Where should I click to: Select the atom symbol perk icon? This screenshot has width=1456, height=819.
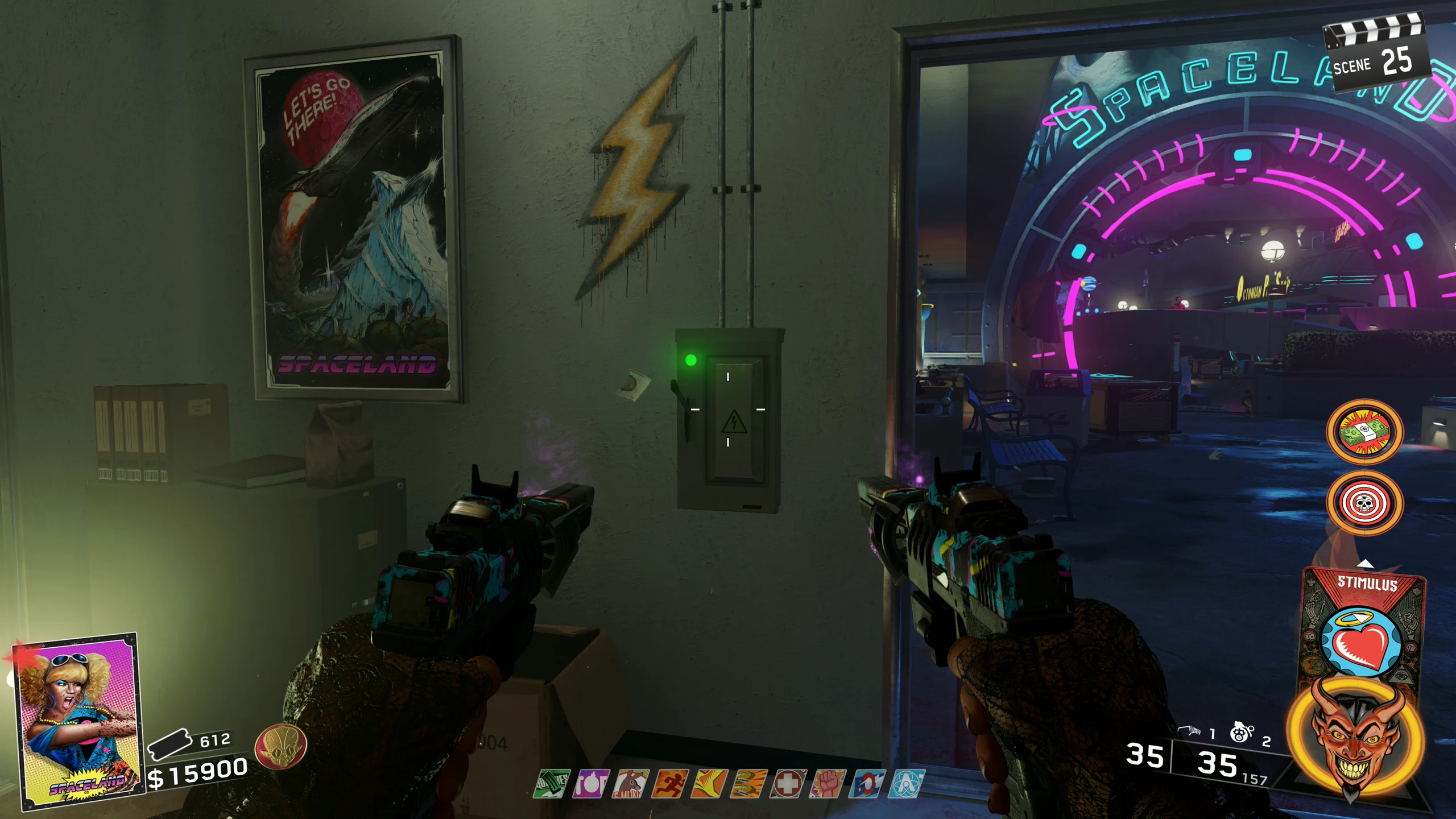click(907, 784)
